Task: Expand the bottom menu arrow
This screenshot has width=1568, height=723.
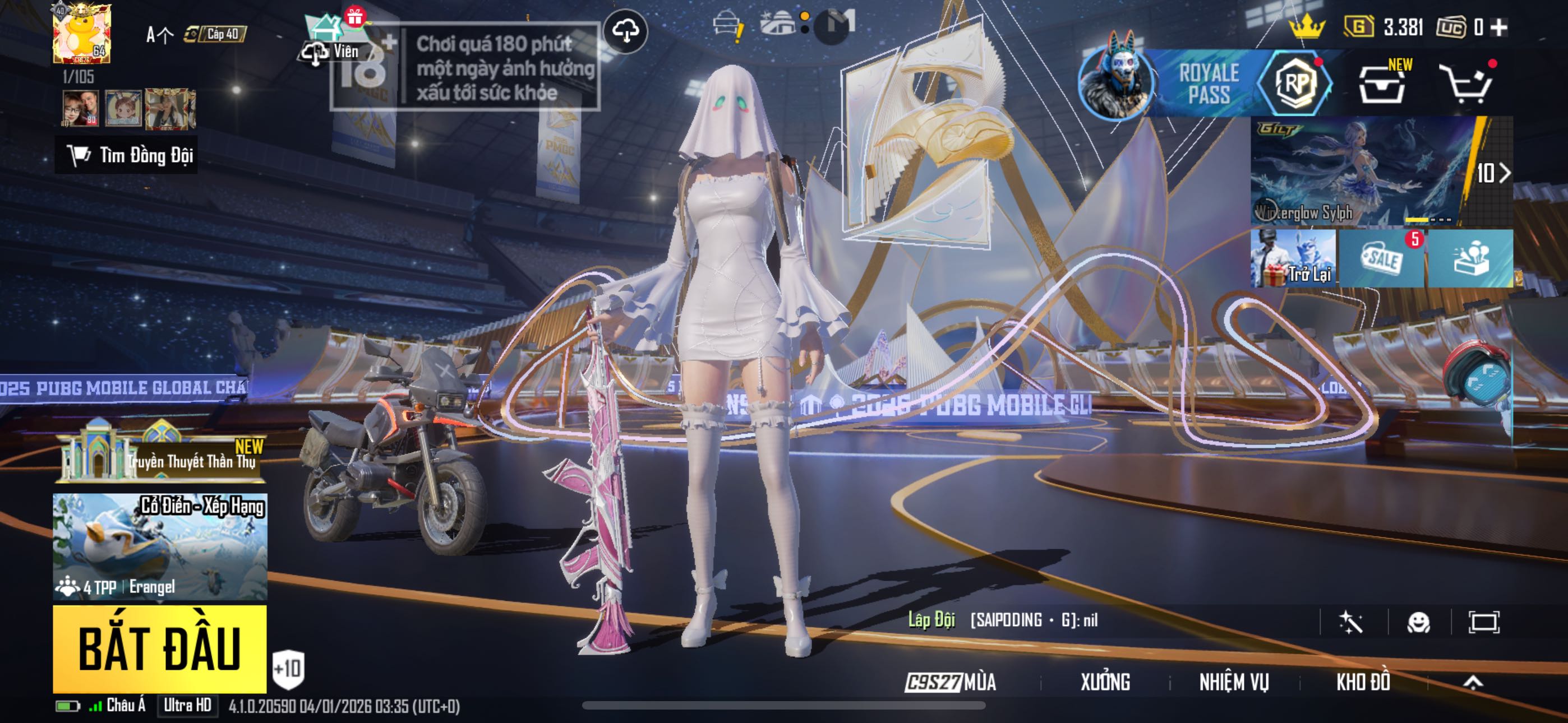Action: (1473, 682)
